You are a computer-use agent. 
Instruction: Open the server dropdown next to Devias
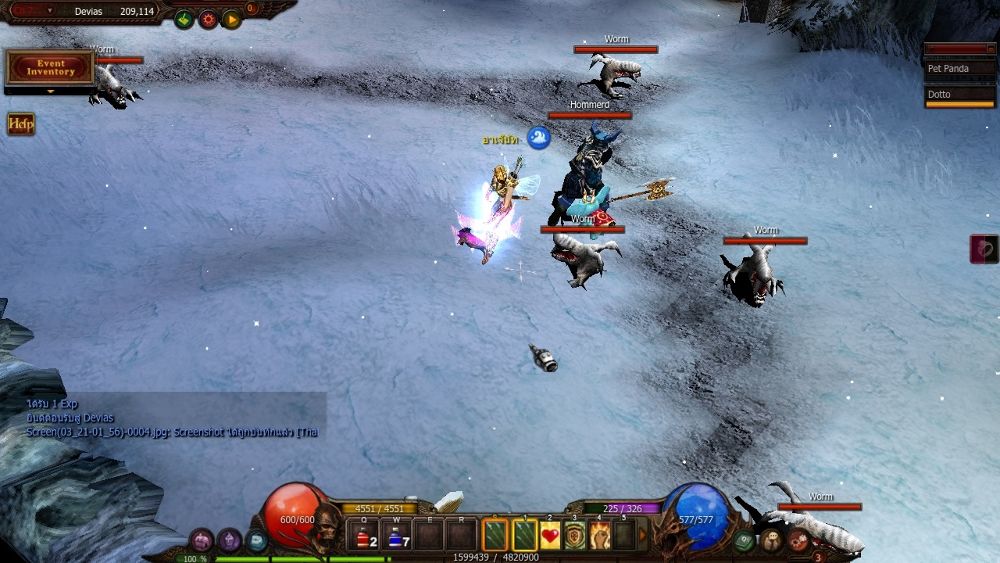point(51,11)
